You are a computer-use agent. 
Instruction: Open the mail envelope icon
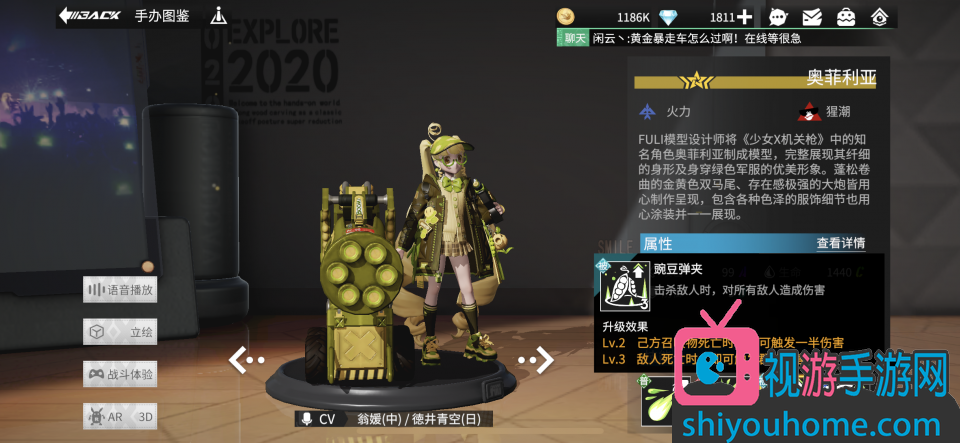812,17
